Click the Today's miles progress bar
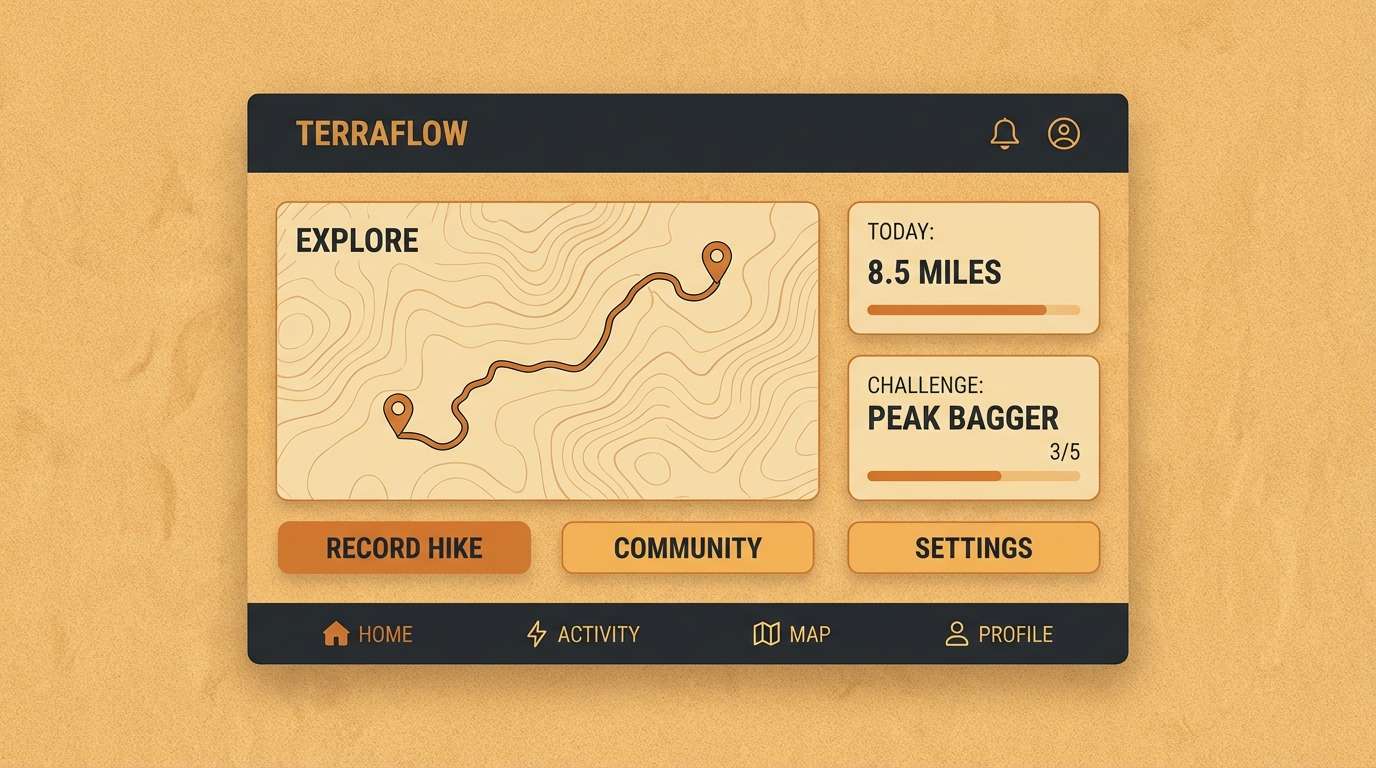Viewport: 1376px width, 768px height. [x=973, y=310]
